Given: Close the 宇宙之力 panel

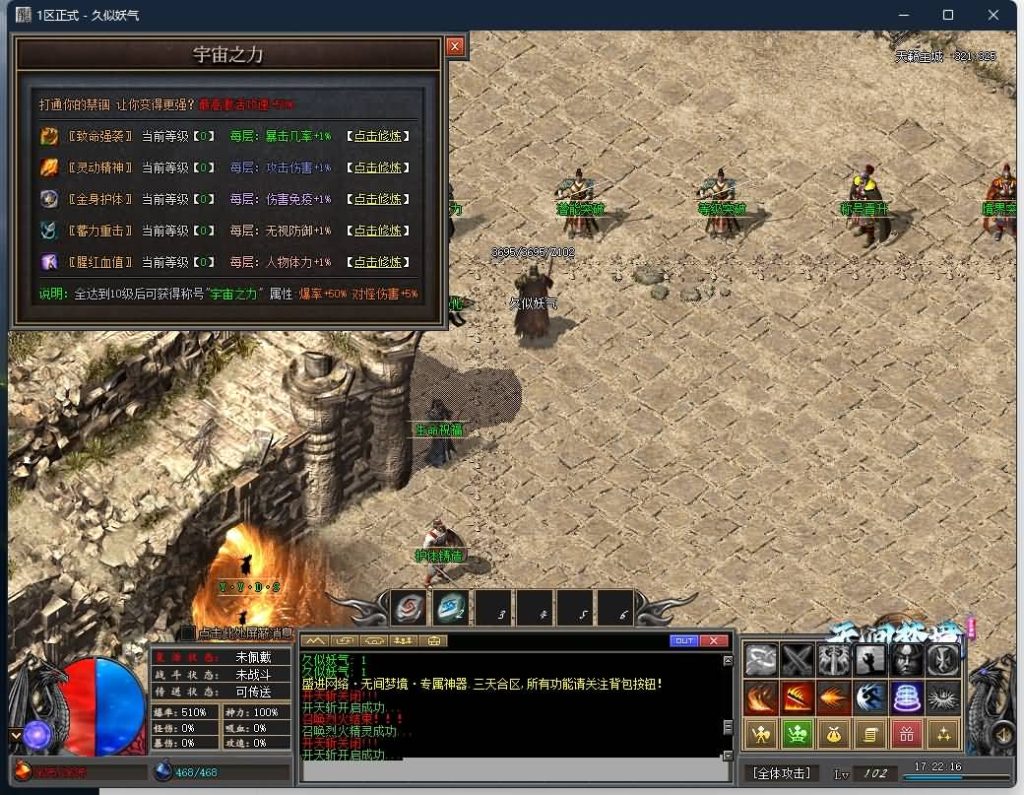Looking at the screenshot, I should click(455, 46).
